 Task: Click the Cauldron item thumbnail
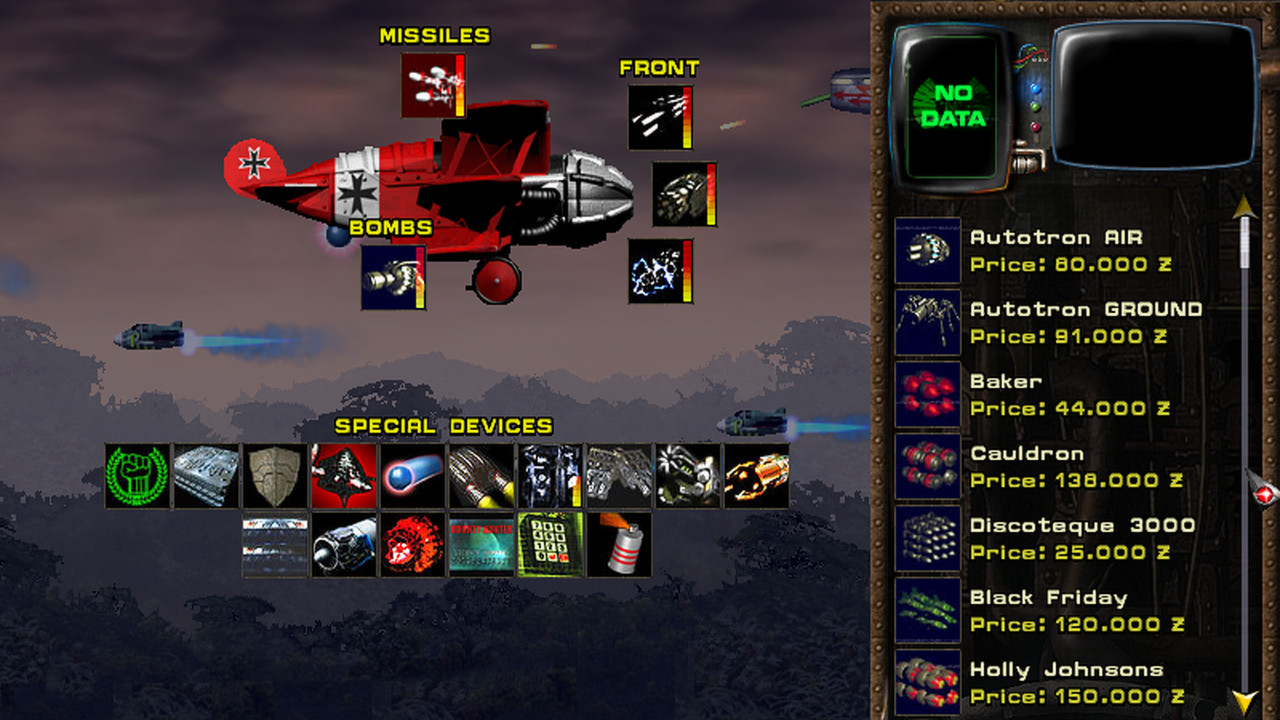point(926,466)
